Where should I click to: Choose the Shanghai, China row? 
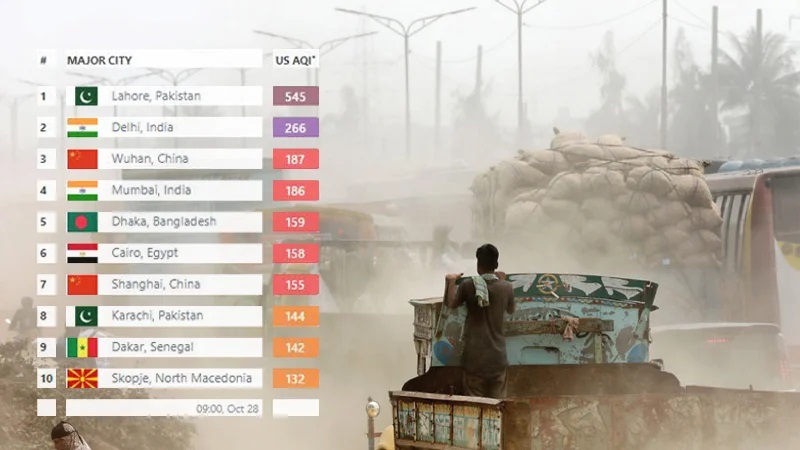[x=155, y=284]
